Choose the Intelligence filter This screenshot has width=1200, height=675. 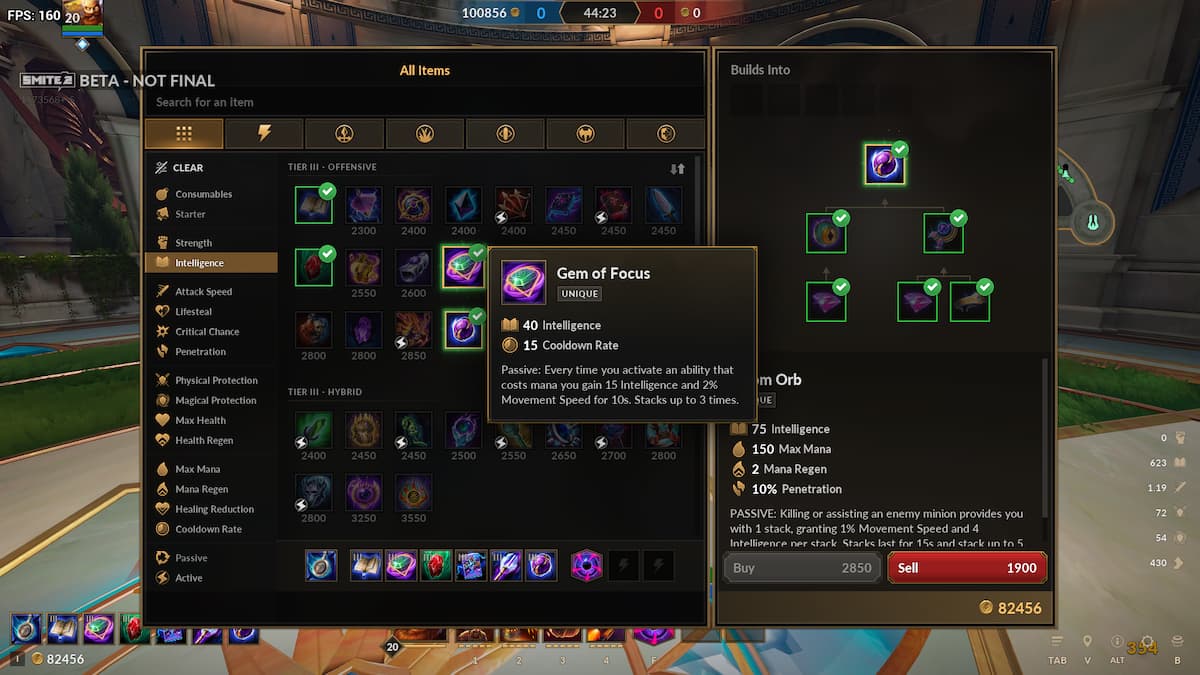pyautogui.click(x=199, y=263)
